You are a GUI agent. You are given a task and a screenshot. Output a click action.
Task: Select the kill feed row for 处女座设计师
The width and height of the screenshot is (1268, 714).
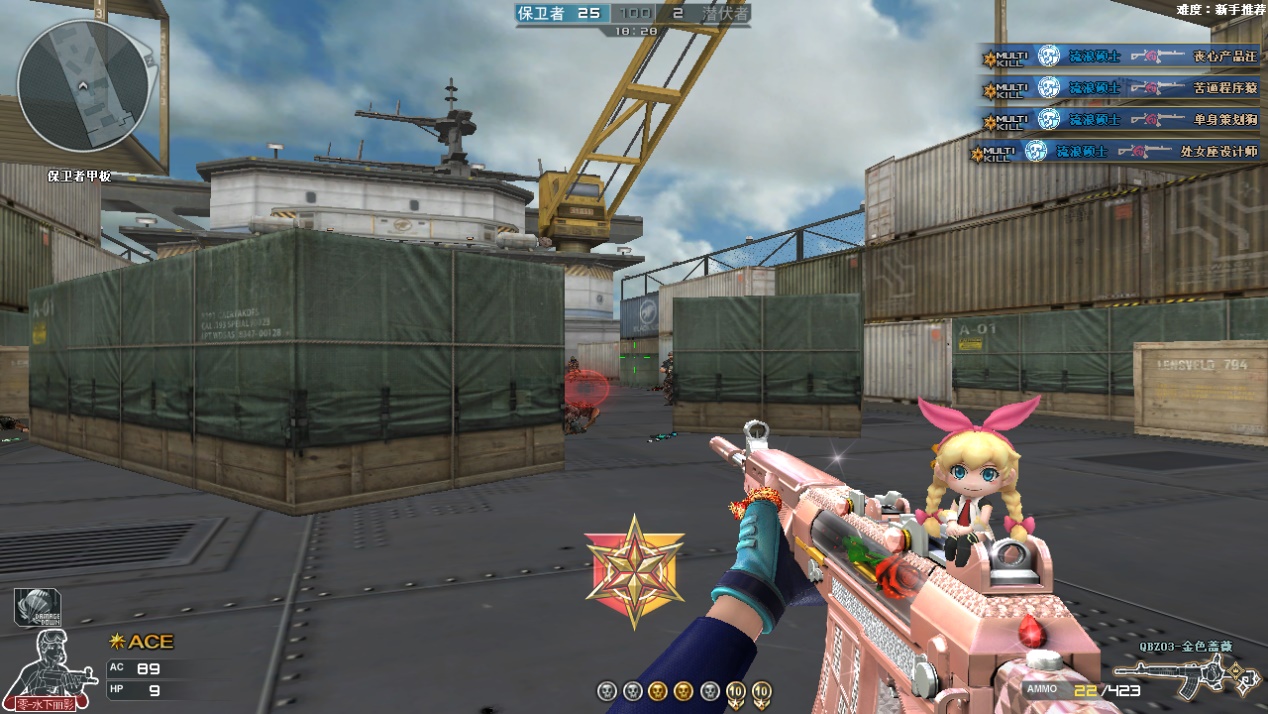click(x=1113, y=152)
